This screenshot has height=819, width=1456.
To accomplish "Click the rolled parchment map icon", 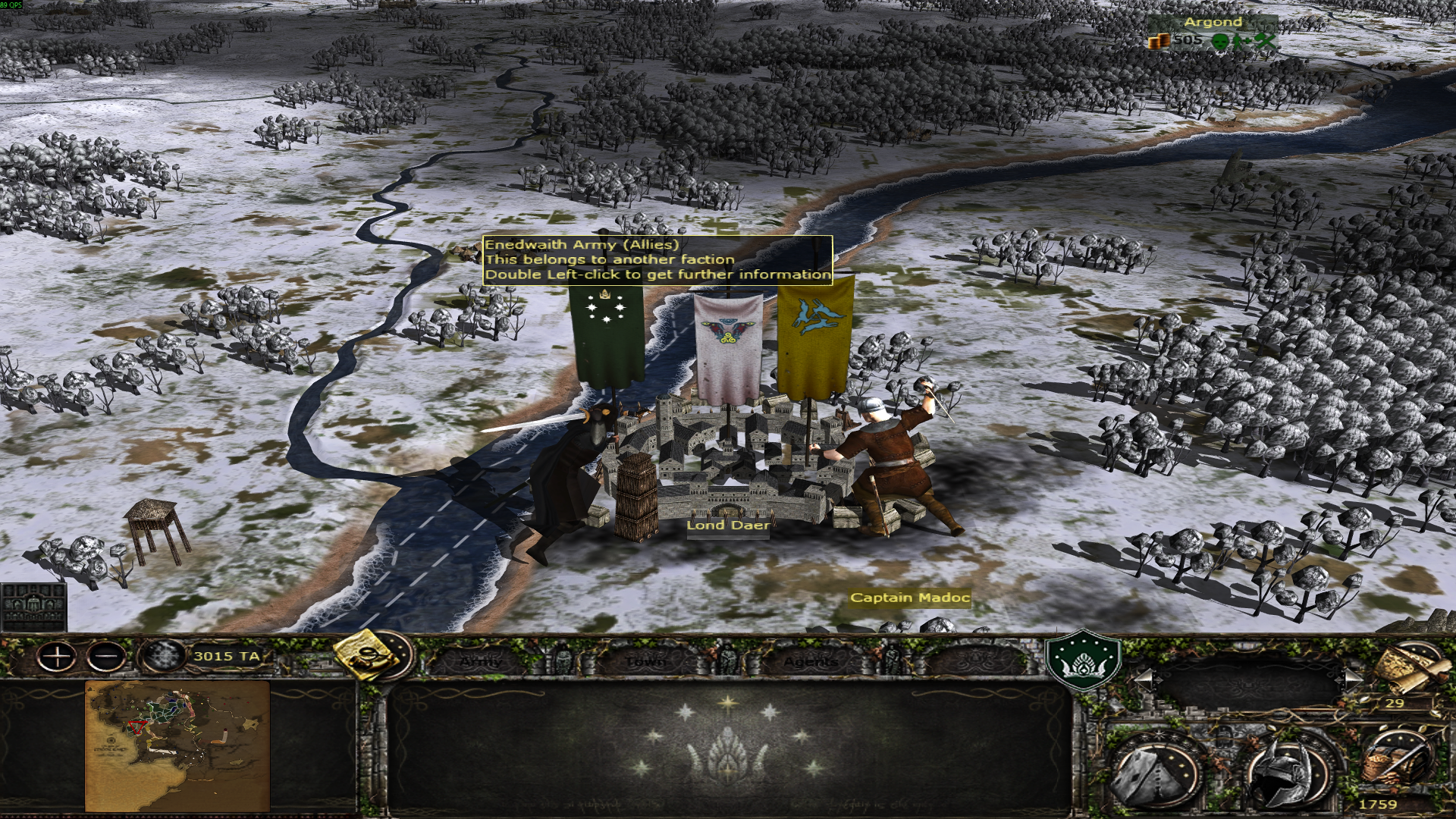I will [1409, 669].
